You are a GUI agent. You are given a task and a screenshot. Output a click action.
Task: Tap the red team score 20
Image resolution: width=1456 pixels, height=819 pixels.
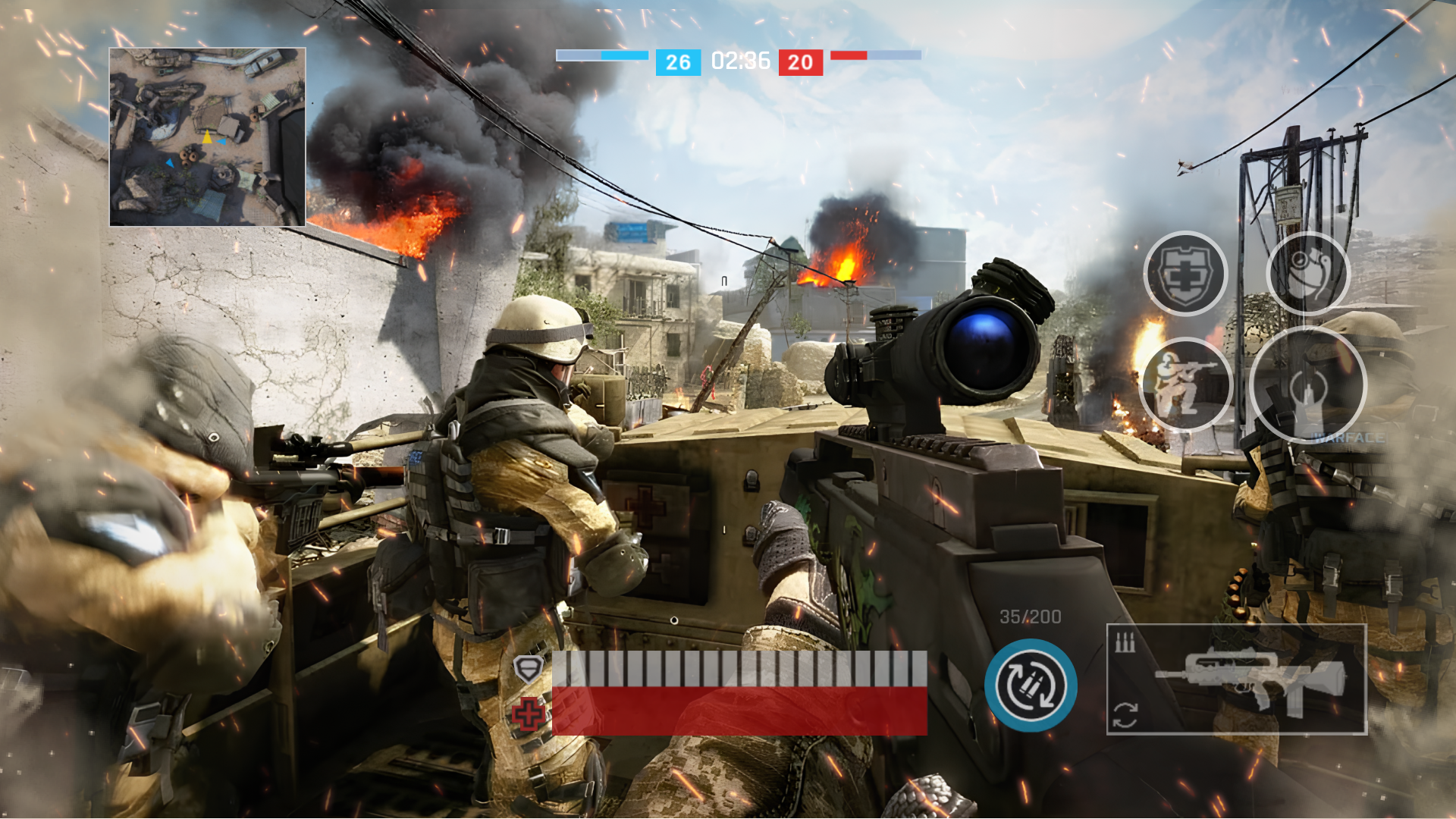click(x=799, y=62)
